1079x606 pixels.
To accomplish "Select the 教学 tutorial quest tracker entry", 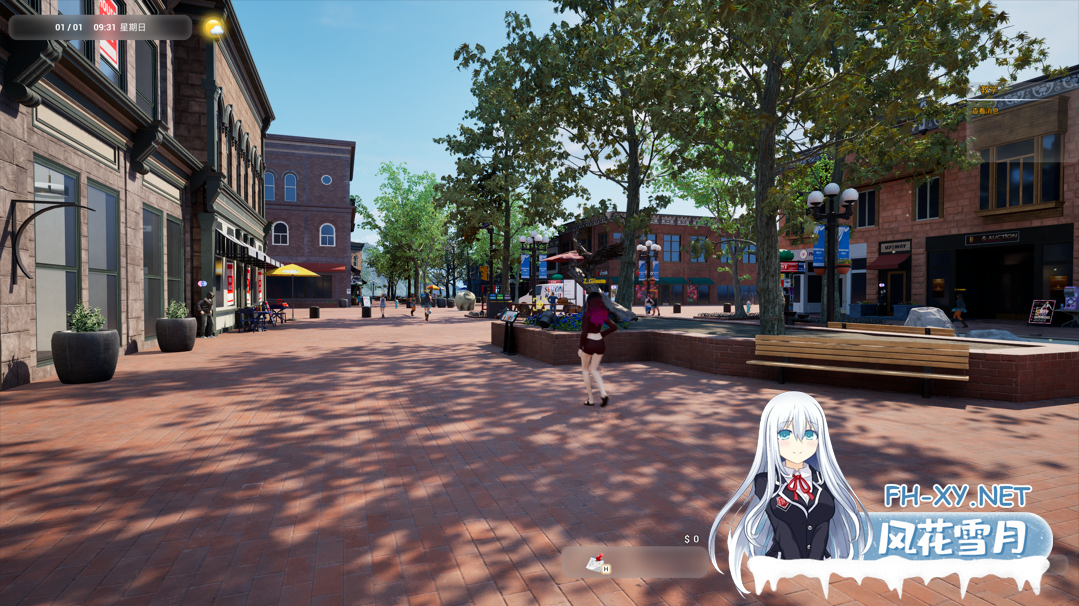I will click(987, 90).
